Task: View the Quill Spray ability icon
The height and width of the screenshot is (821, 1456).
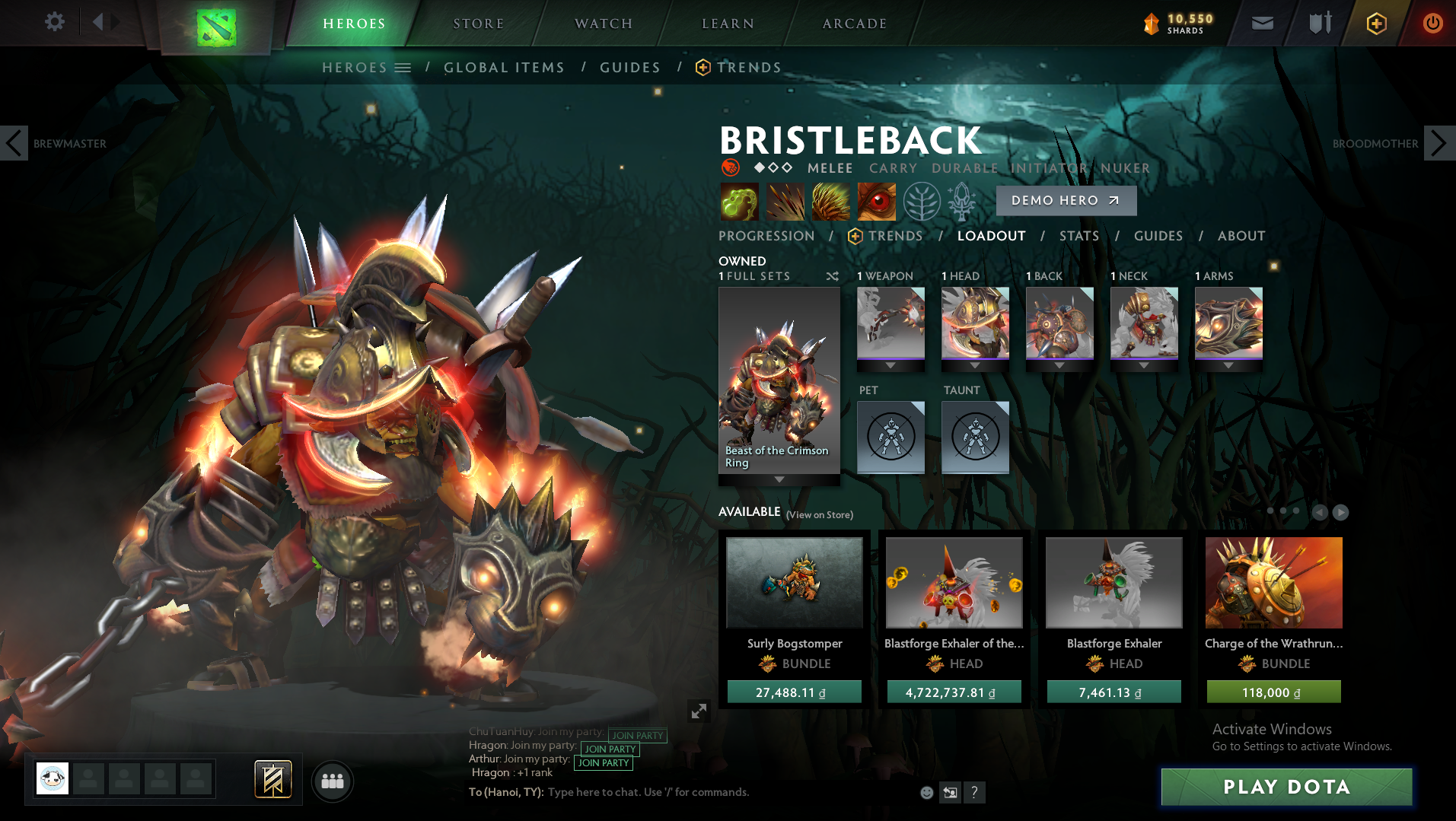Action: (x=785, y=201)
